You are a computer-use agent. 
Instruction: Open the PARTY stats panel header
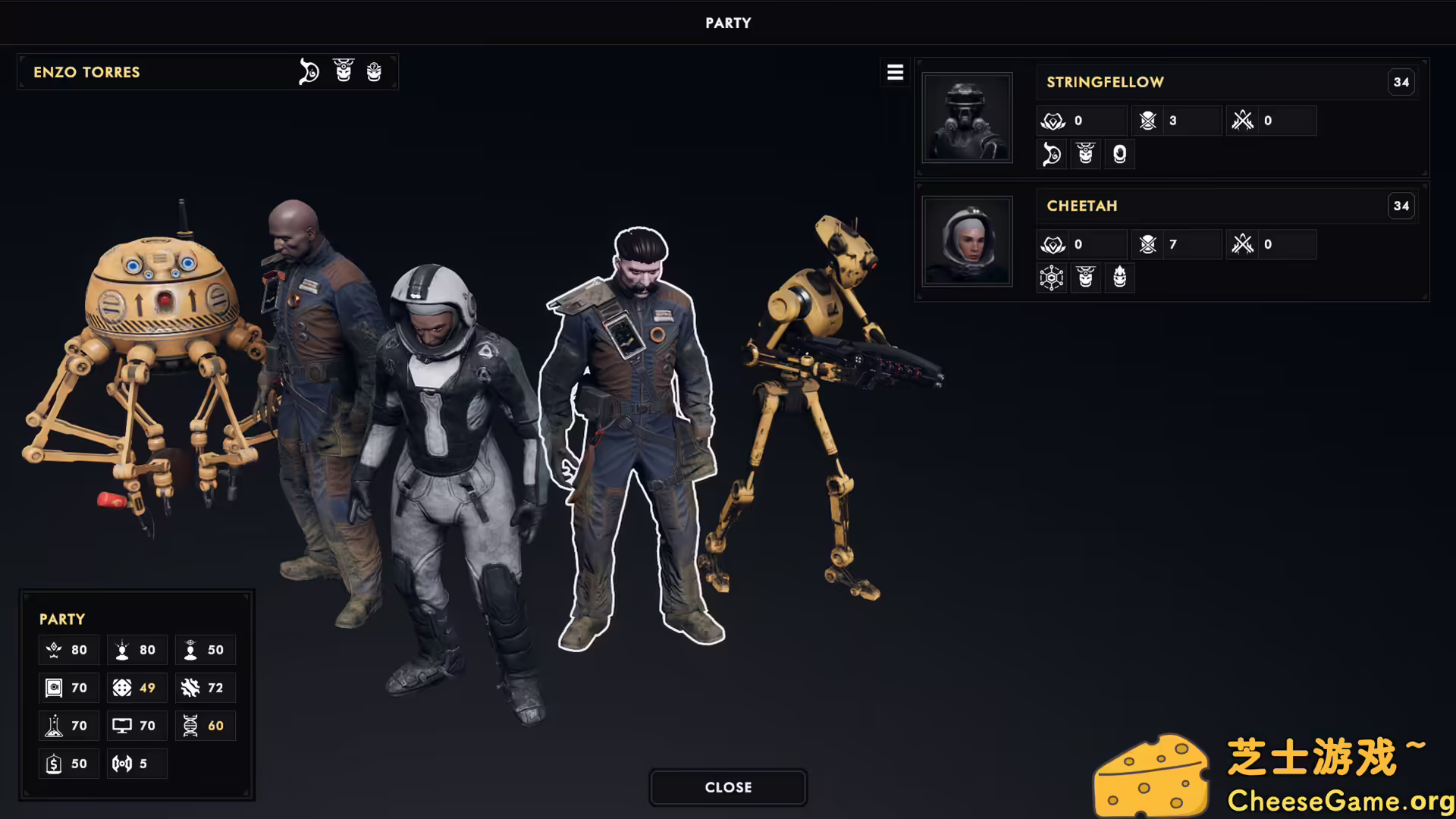[62, 619]
